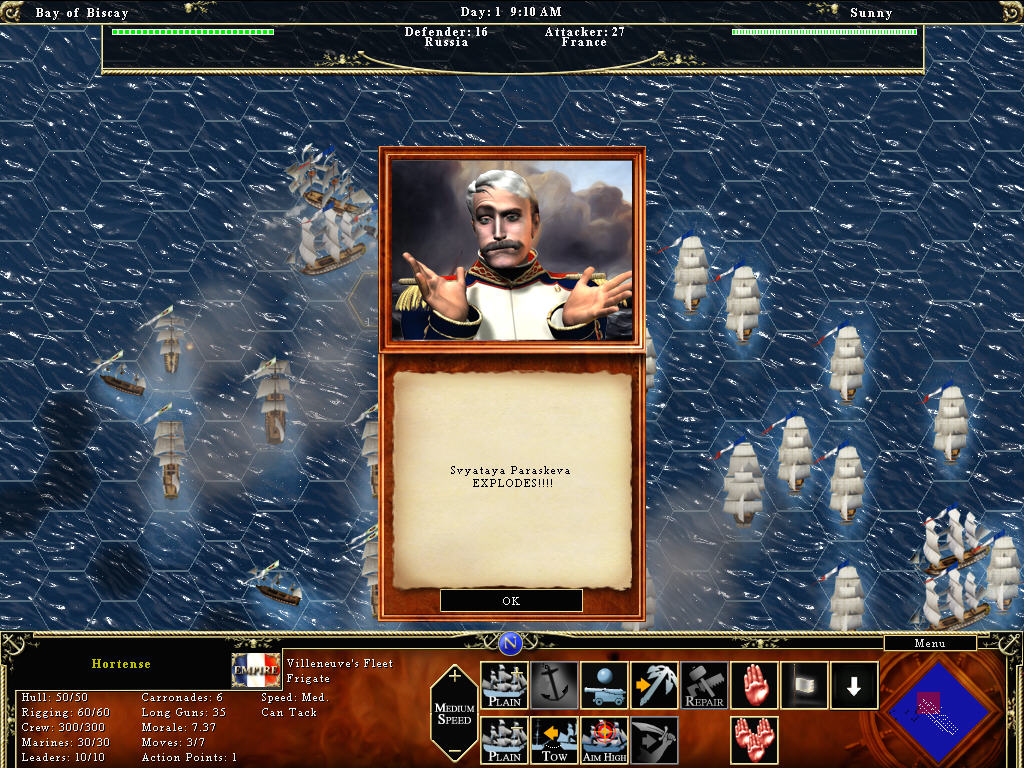Select the cutlass sword icon

(655, 740)
